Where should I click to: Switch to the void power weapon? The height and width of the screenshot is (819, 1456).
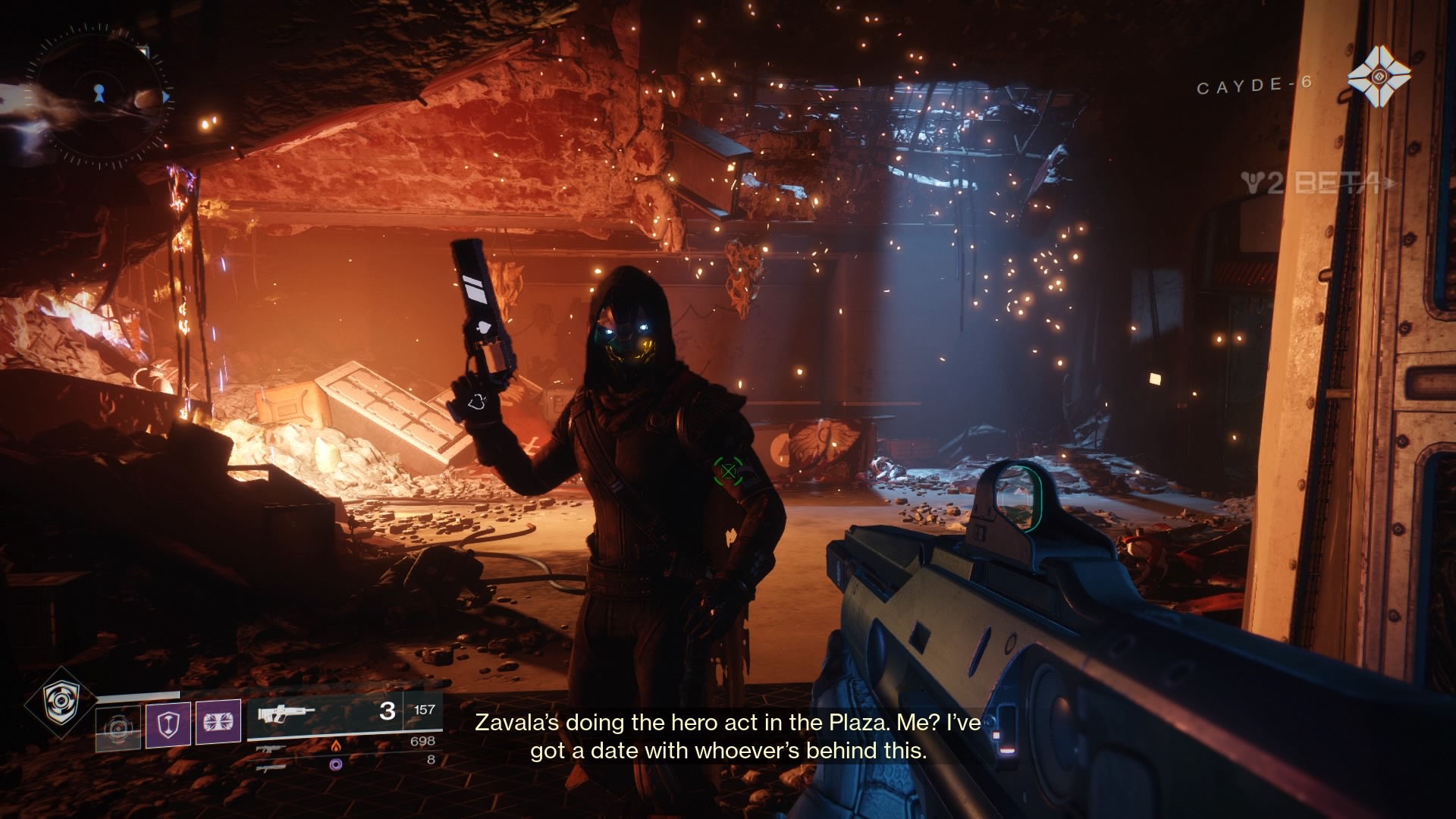[271, 767]
